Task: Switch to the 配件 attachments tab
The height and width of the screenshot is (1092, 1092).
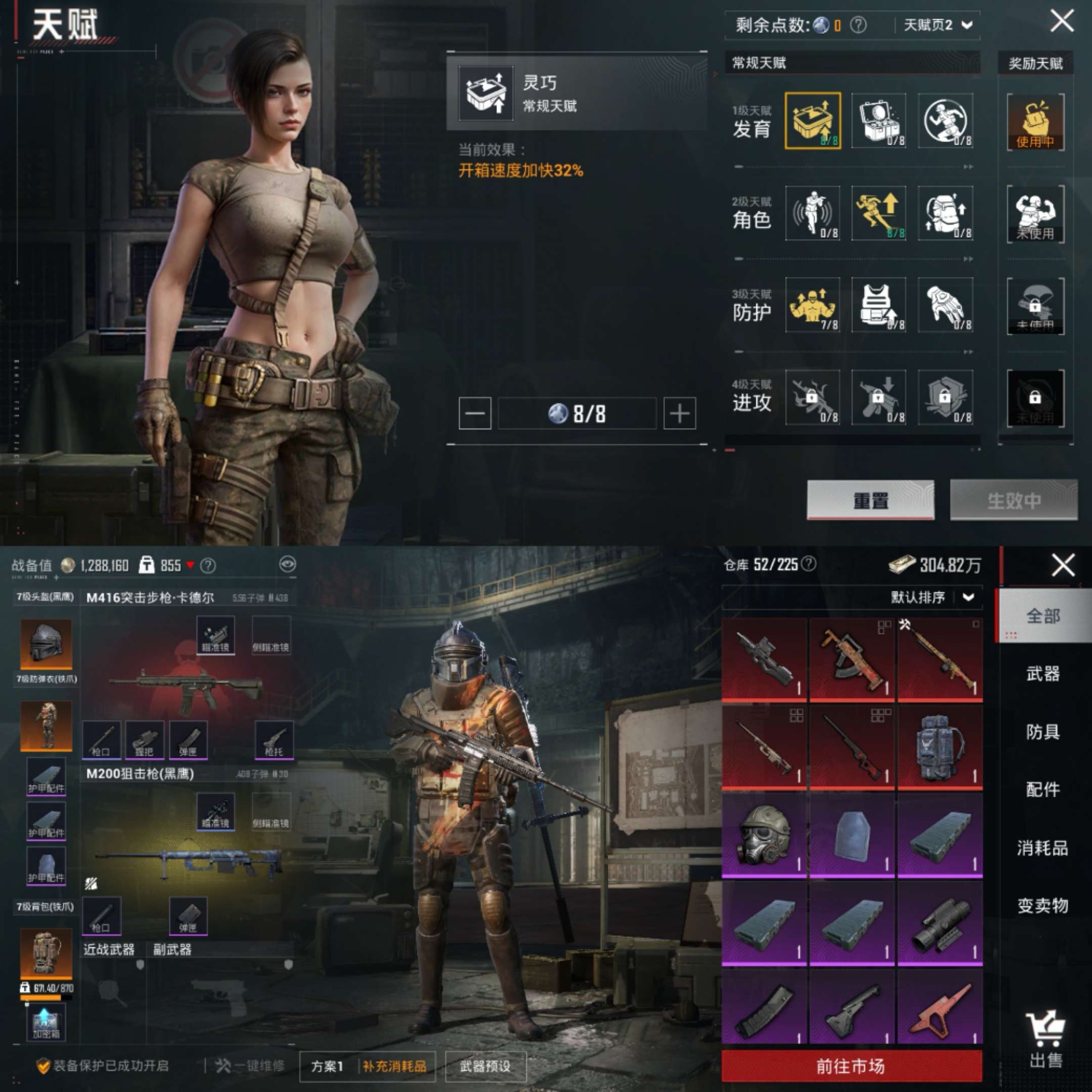Action: 1042,790
